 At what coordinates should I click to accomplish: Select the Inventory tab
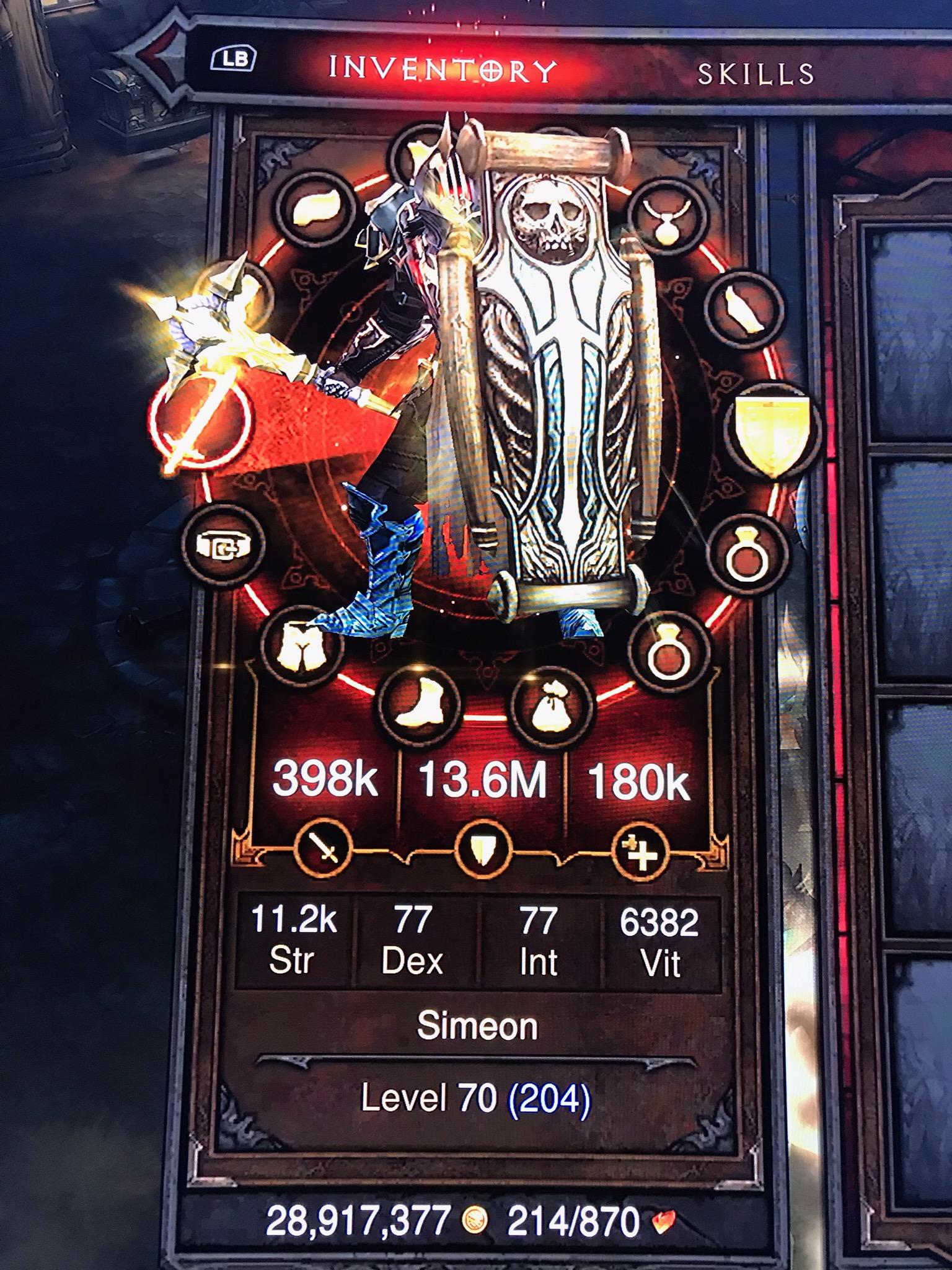click(441, 69)
